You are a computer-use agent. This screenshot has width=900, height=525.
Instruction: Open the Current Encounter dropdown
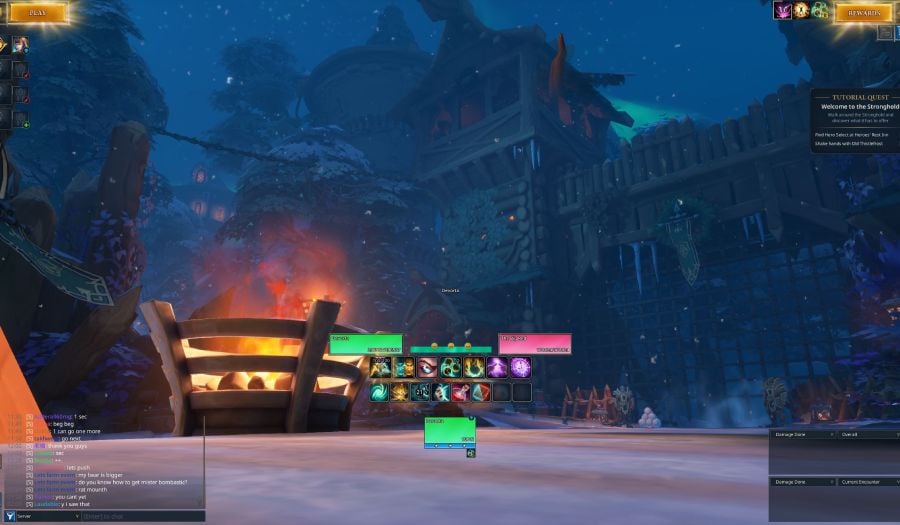coord(866,482)
